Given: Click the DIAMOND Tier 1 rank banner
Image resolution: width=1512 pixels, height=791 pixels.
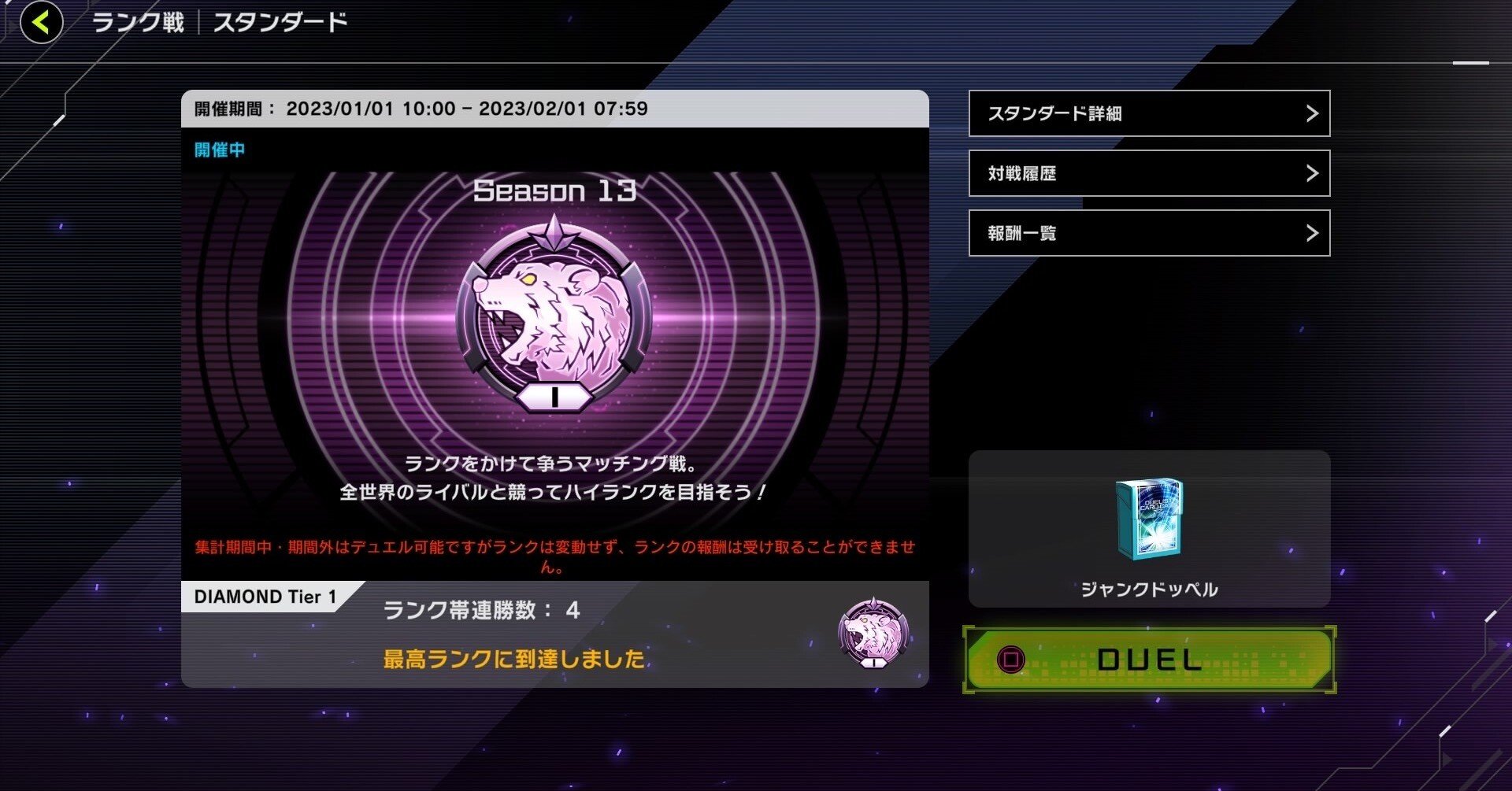Looking at the screenshot, I should pos(265,597).
